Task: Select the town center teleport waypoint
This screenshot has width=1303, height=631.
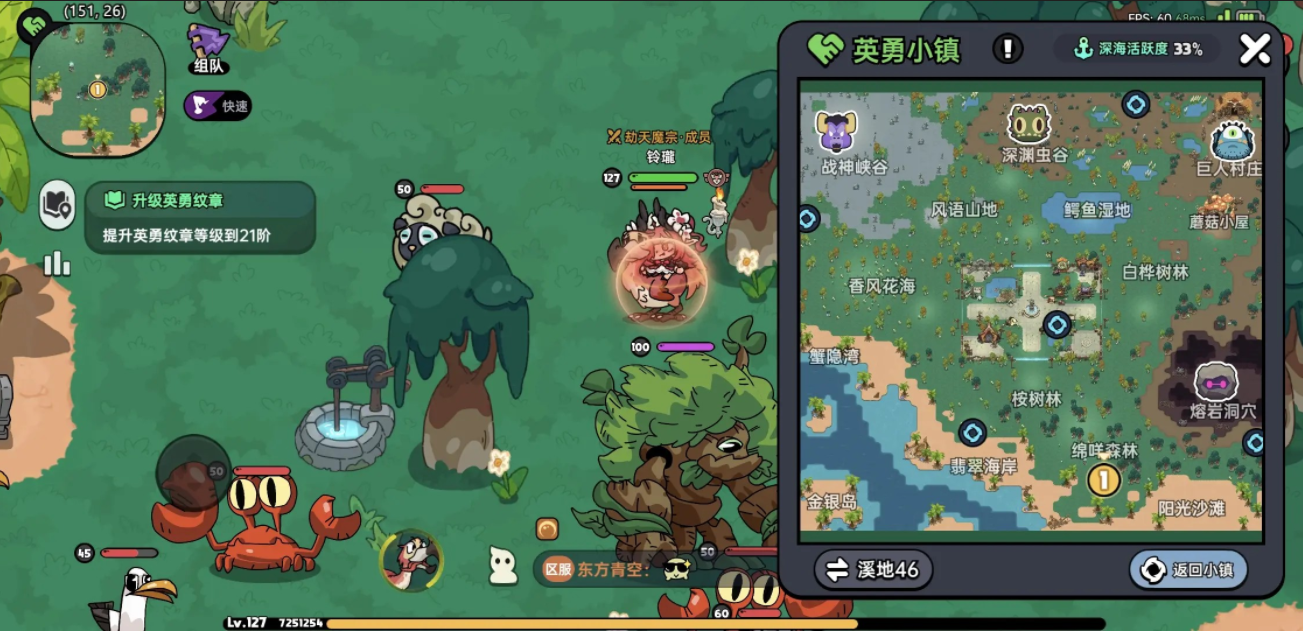Action: pyautogui.click(x=1056, y=324)
